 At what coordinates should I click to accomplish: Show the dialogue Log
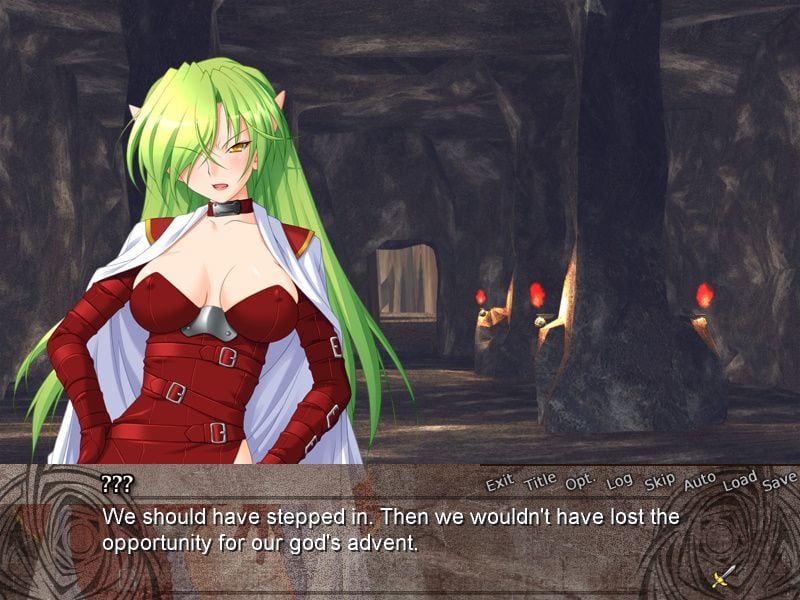click(x=619, y=482)
